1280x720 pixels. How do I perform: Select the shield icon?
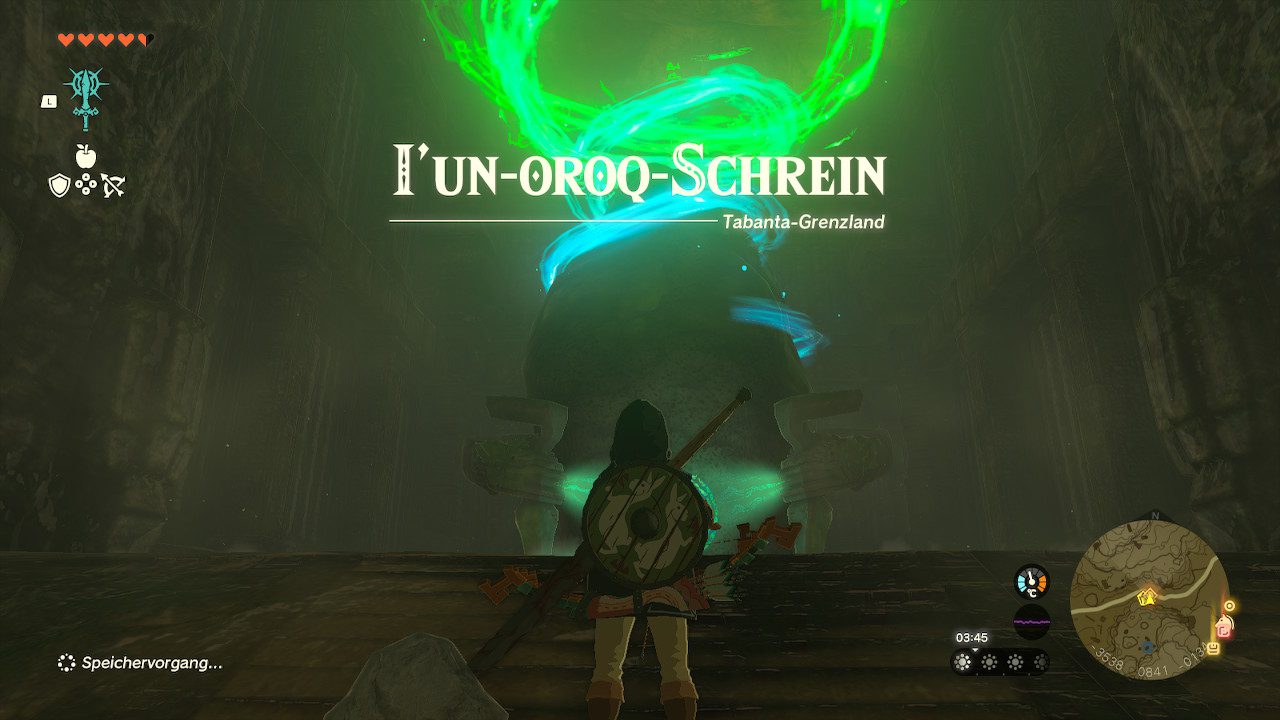pyautogui.click(x=60, y=187)
